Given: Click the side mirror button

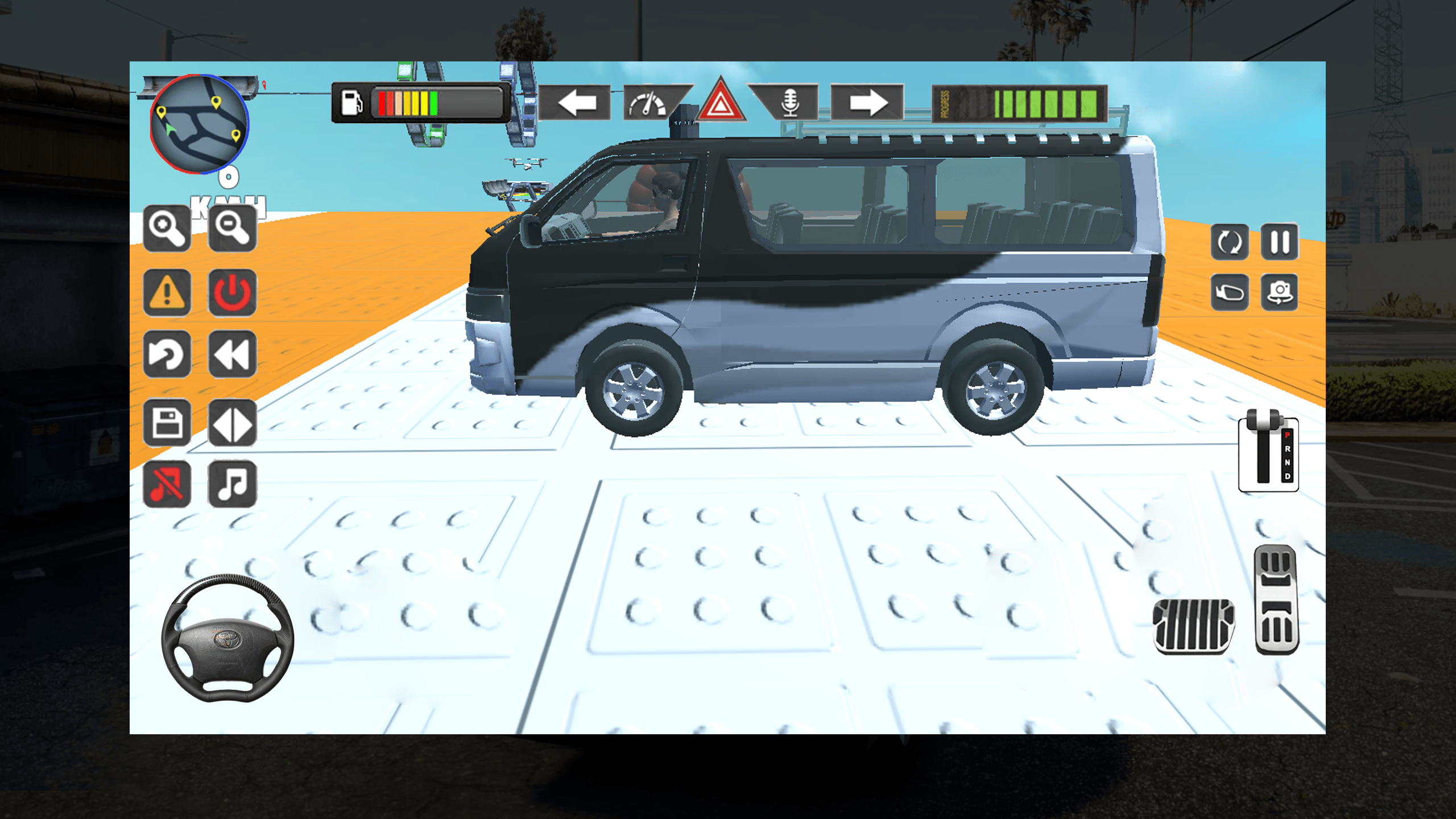Looking at the screenshot, I should click(1230, 292).
